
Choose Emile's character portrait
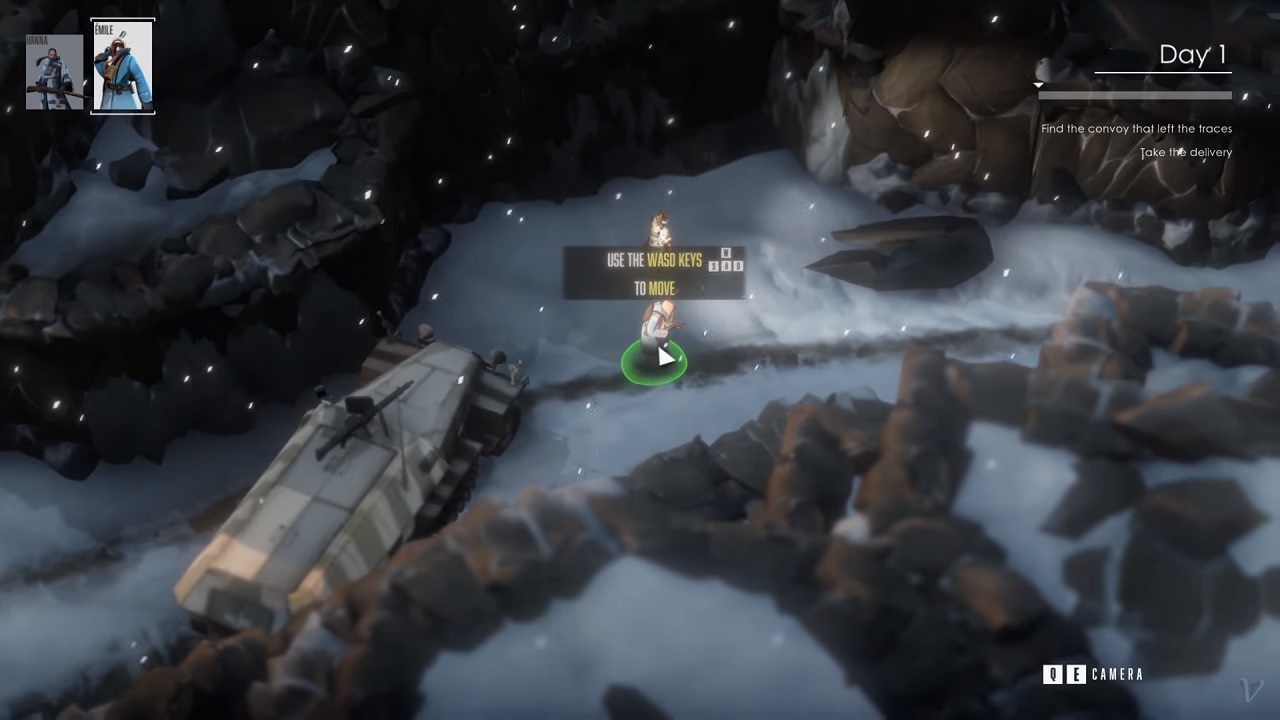point(122,66)
